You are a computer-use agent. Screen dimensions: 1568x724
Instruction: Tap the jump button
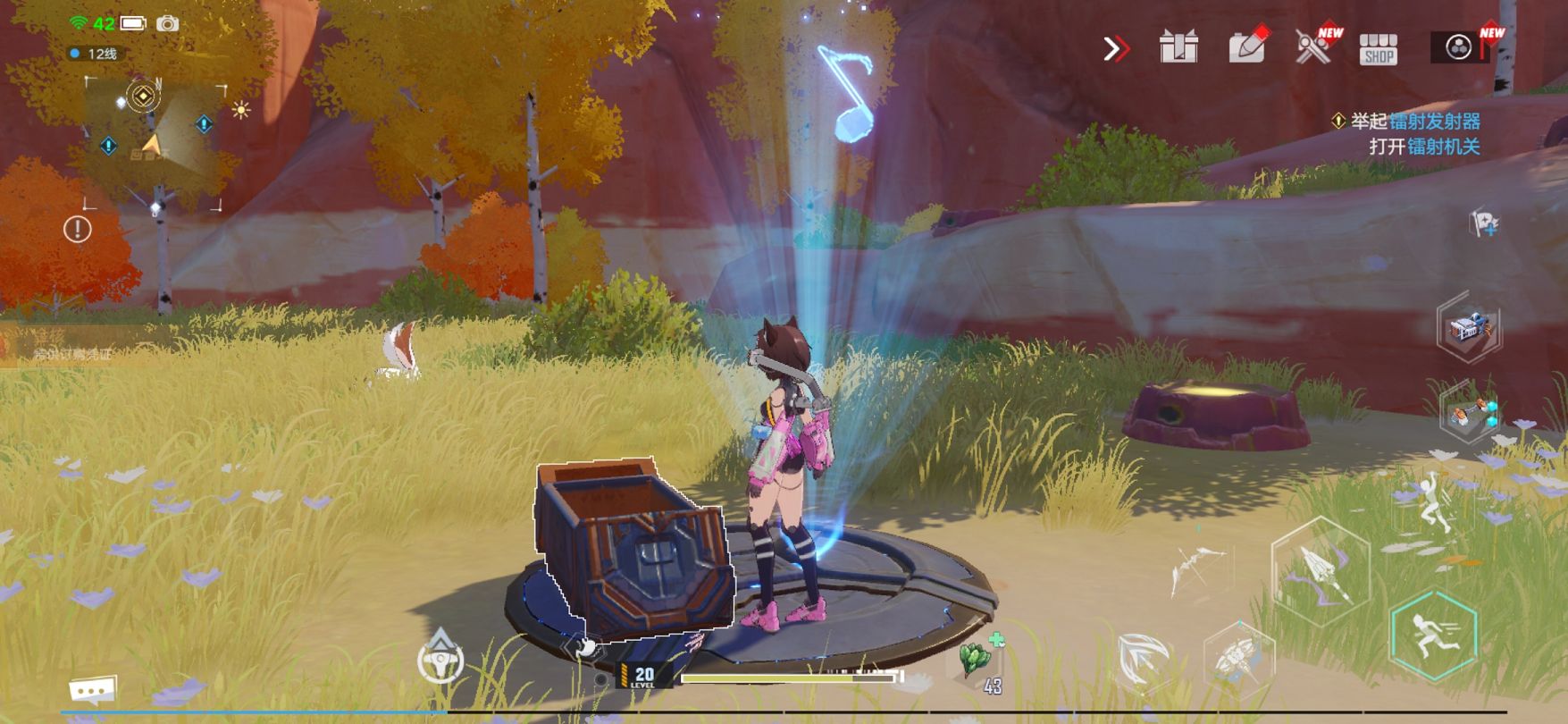tap(1430, 504)
